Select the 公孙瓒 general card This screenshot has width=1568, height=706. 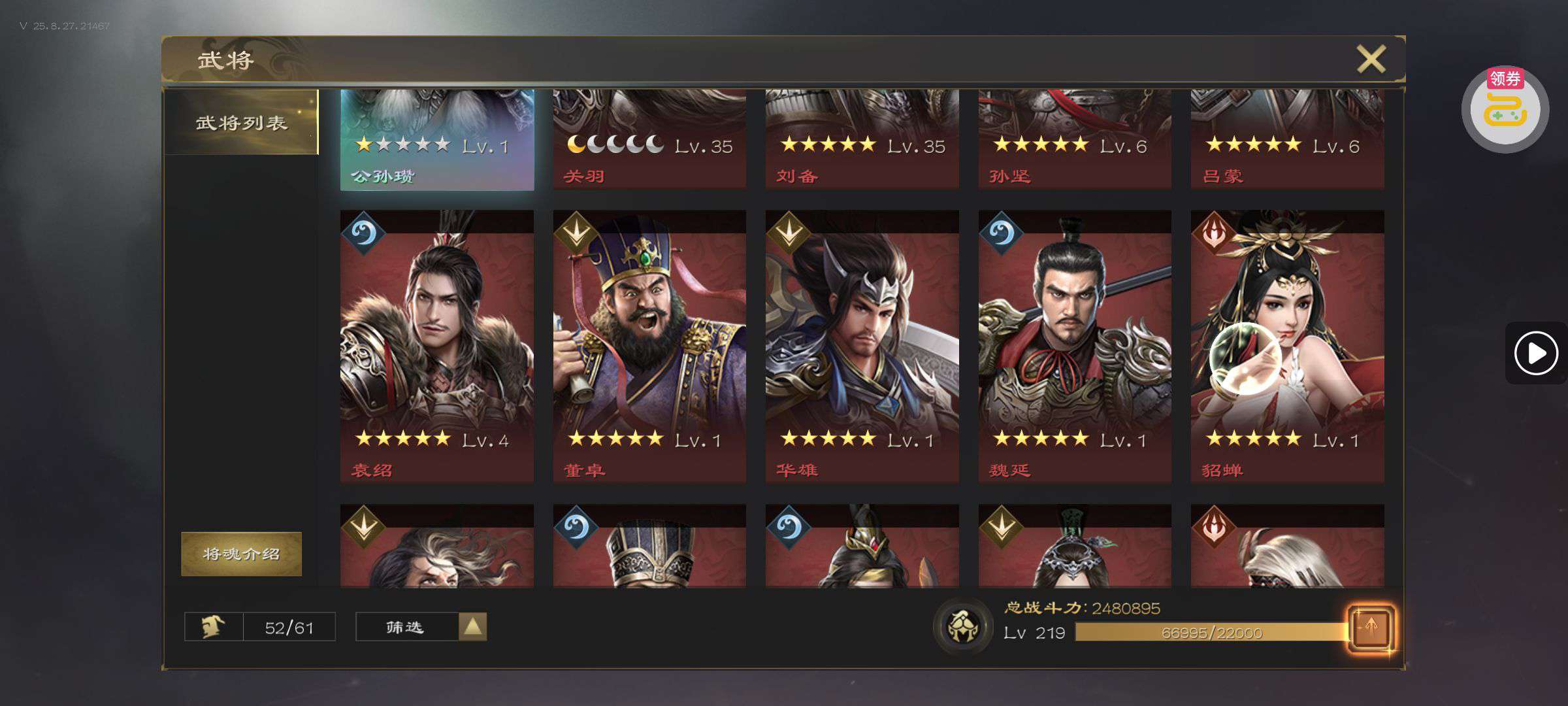click(436, 141)
